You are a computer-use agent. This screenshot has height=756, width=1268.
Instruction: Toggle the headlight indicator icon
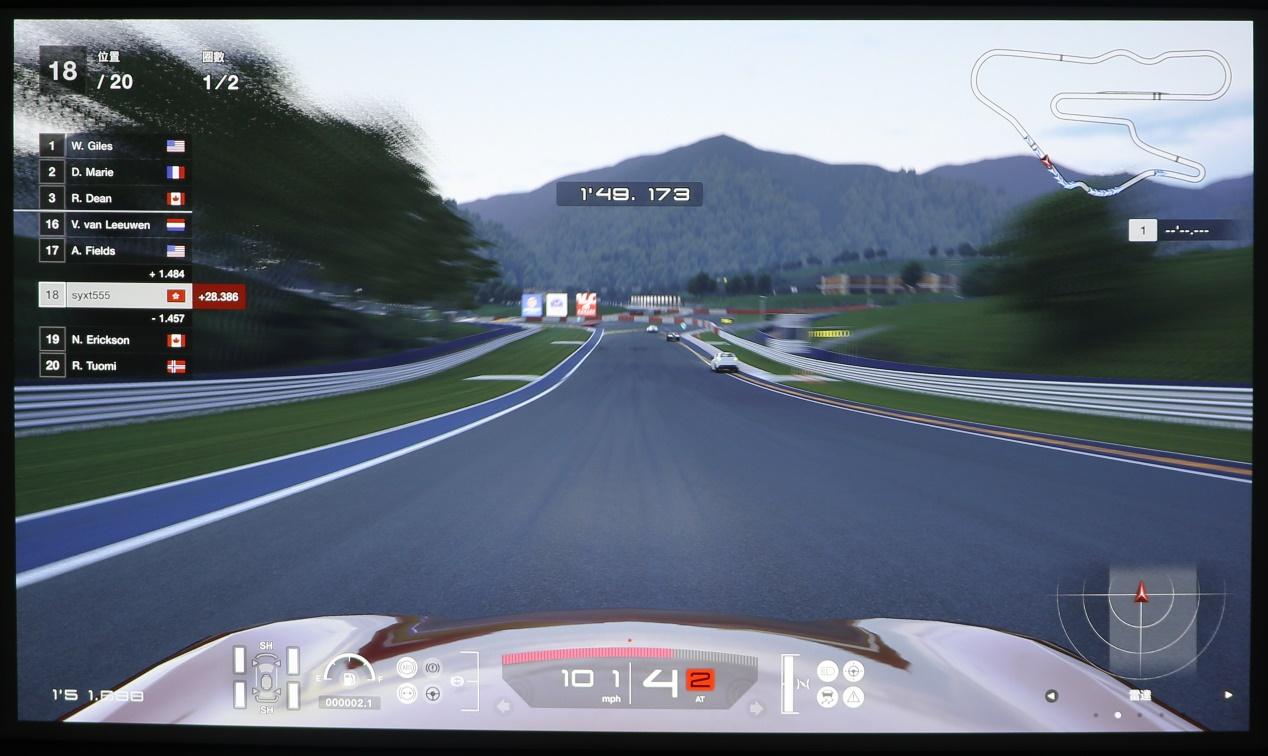827,671
